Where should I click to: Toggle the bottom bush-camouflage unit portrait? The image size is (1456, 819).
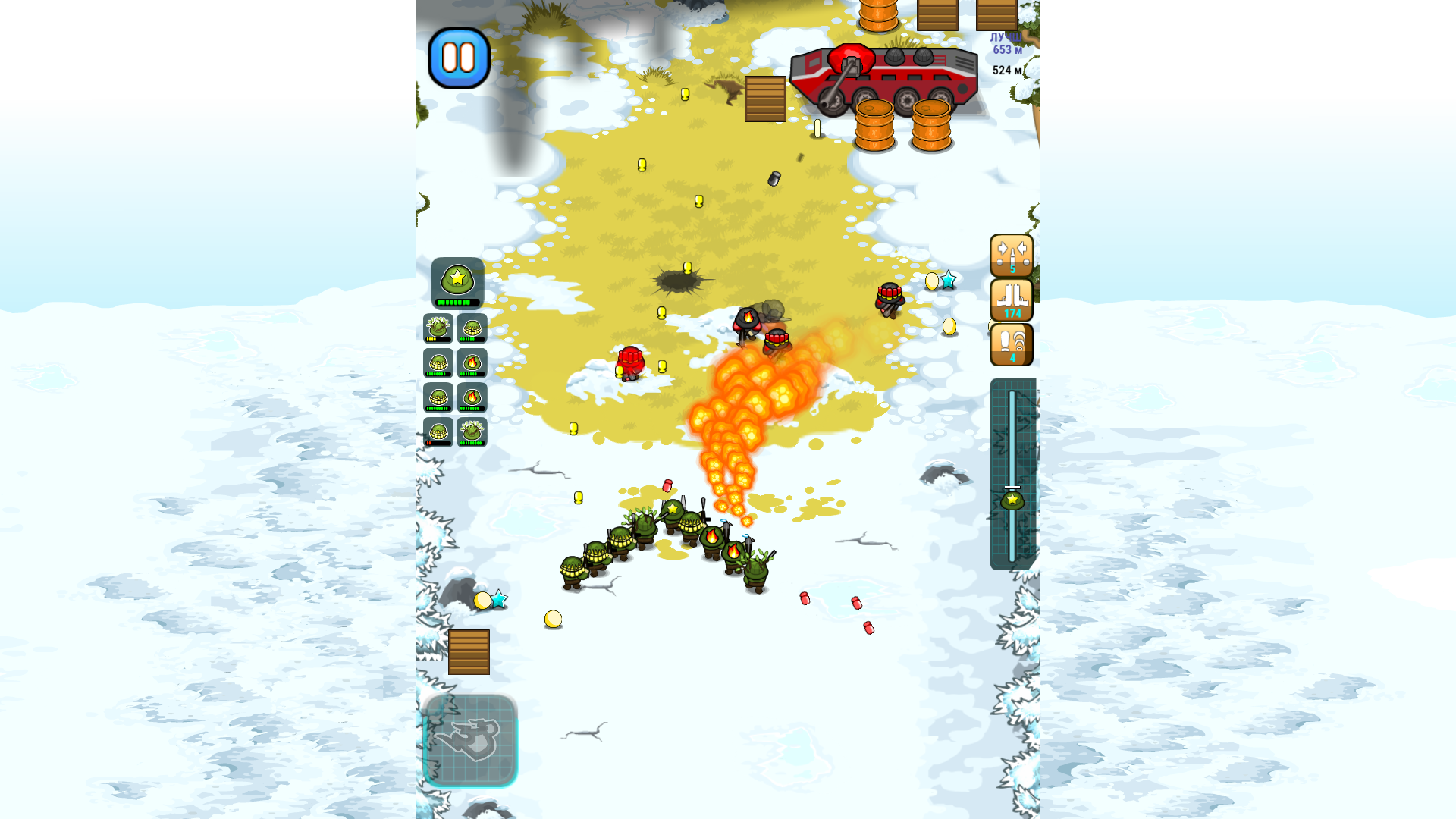pyautogui.click(x=472, y=431)
